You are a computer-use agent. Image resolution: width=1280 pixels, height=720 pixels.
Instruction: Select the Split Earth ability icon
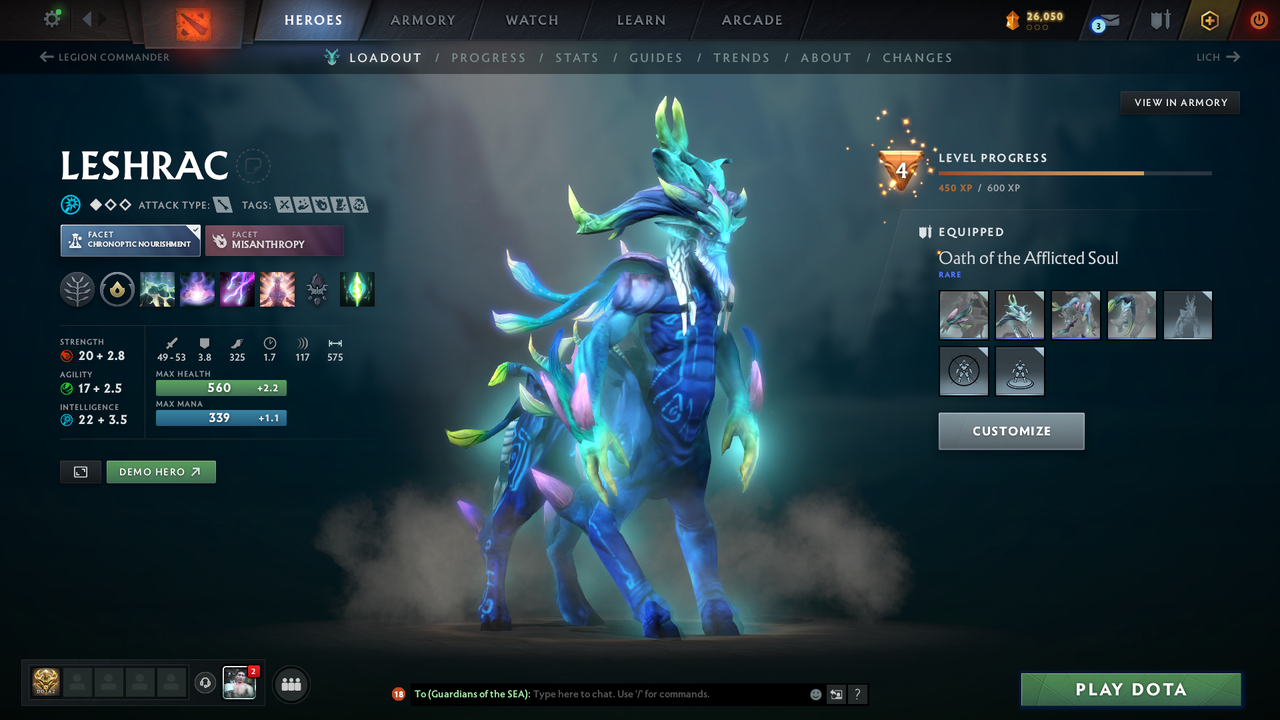coord(157,289)
